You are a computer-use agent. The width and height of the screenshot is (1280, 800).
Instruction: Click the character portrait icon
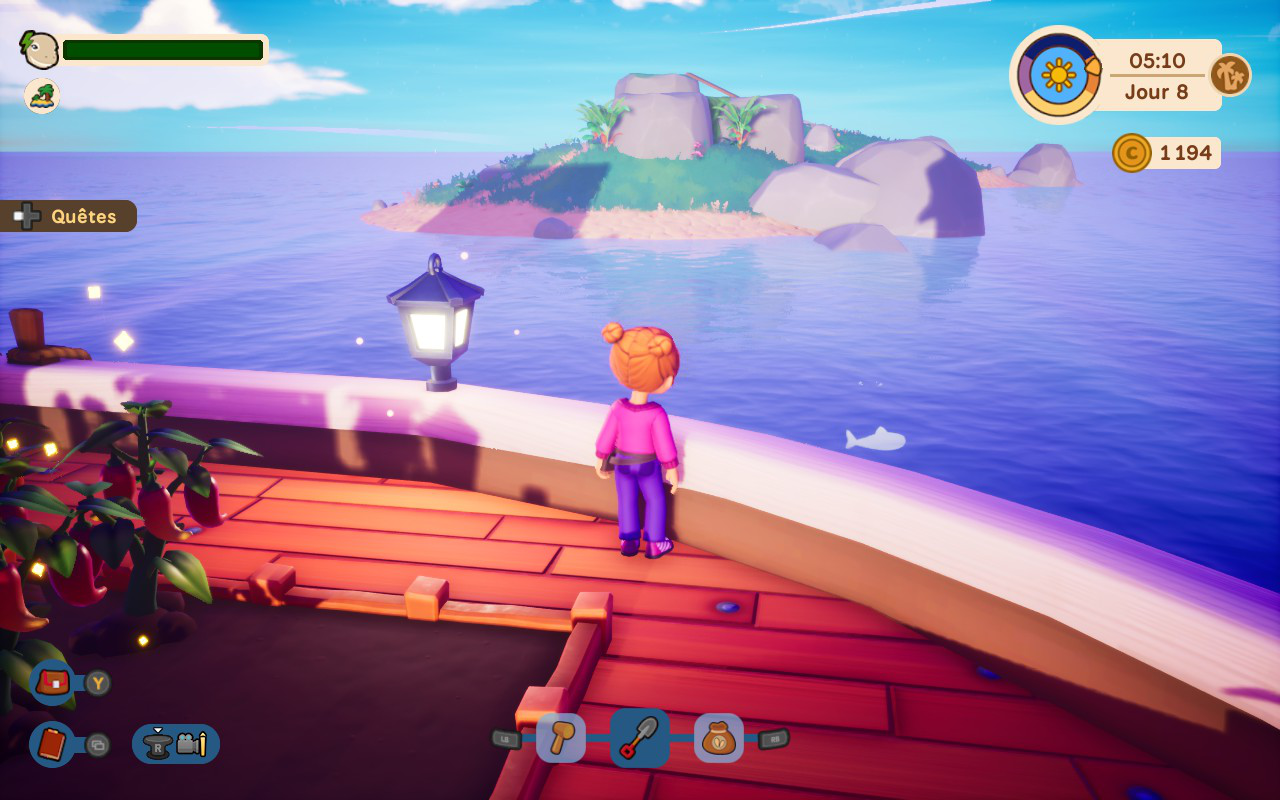coord(41,50)
